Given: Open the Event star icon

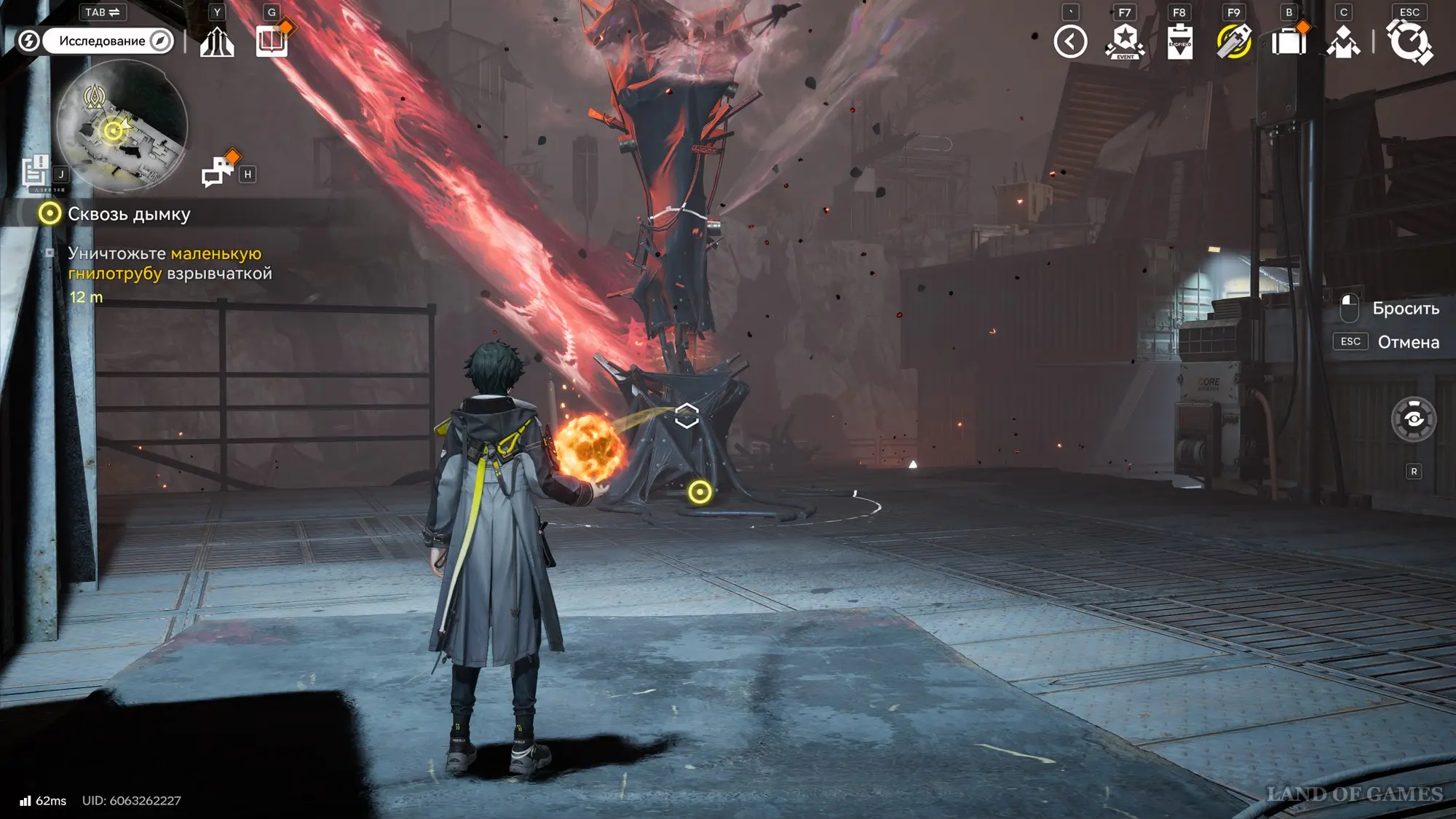Looking at the screenshot, I should click(1125, 41).
